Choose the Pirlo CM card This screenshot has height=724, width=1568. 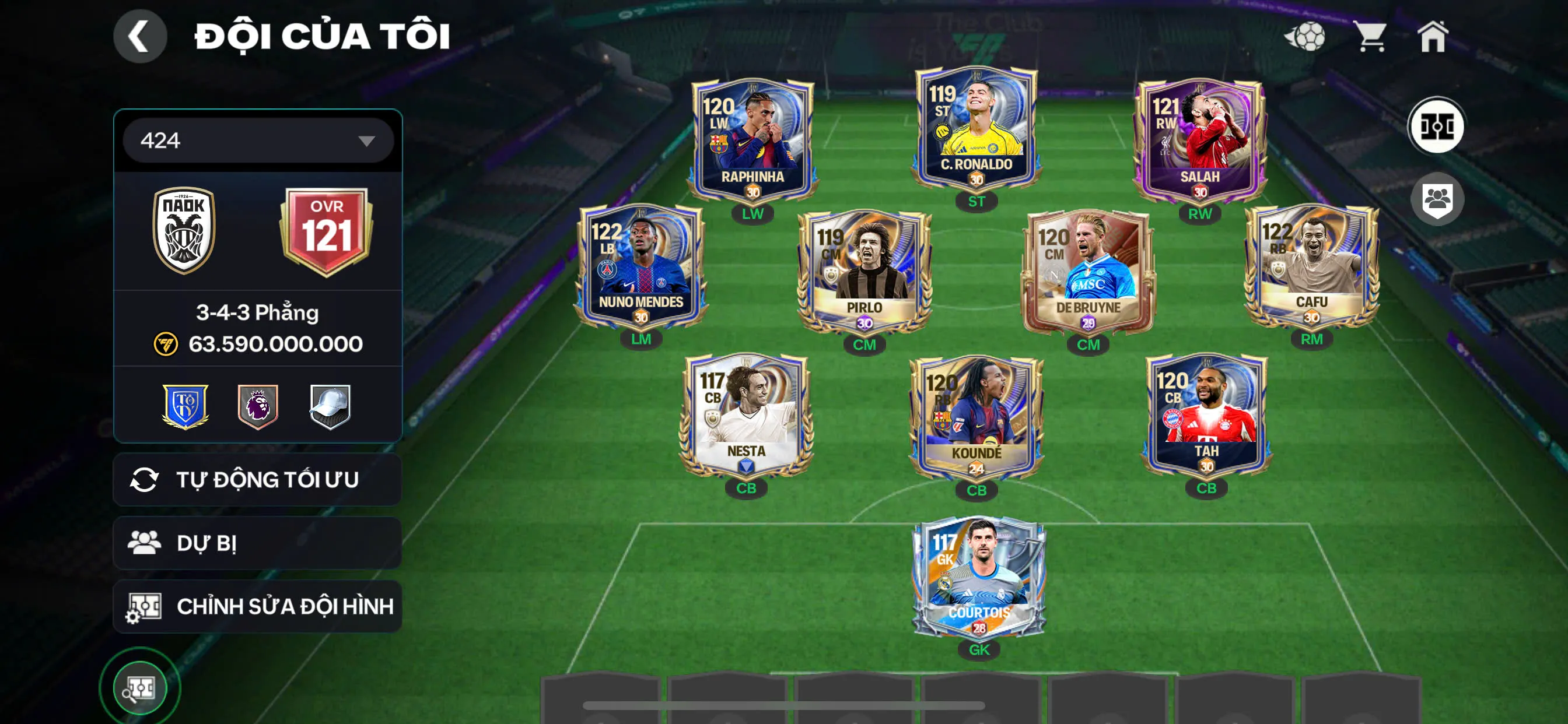pos(864,270)
